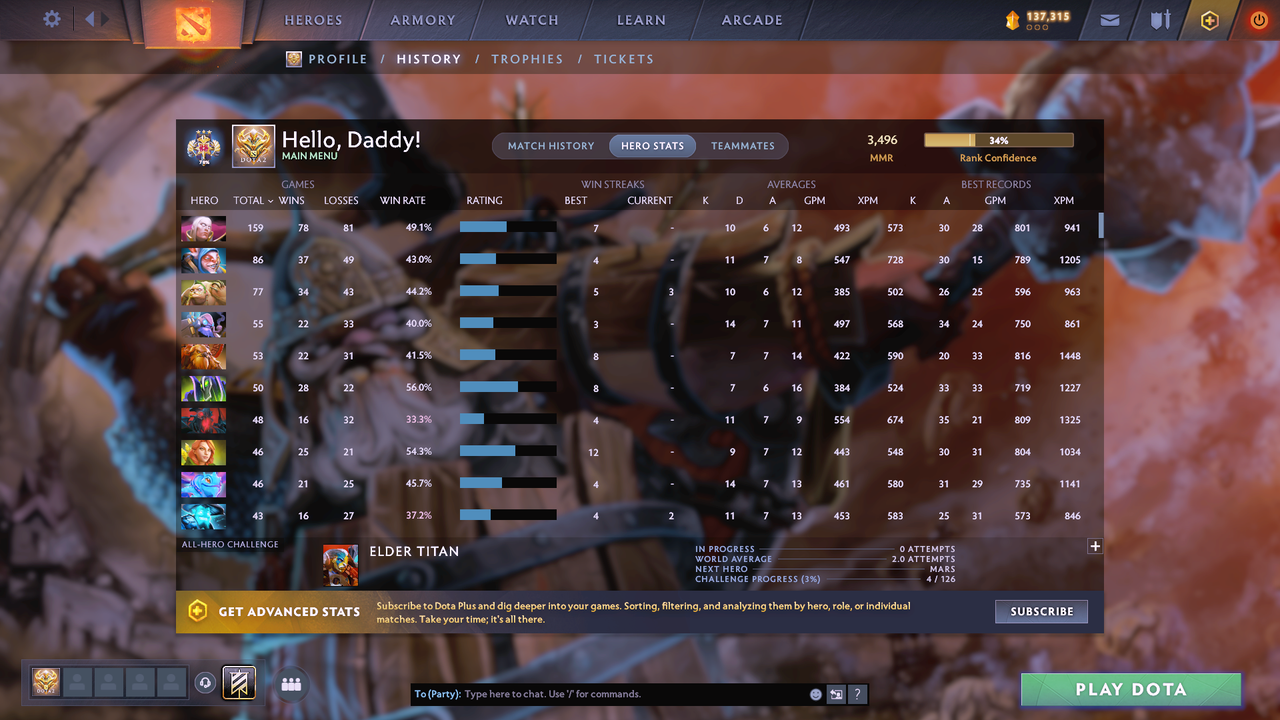Switch chat channel with the chat-swap toggle
Image resolution: width=1280 pixels, height=720 pixels.
pos(837,693)
